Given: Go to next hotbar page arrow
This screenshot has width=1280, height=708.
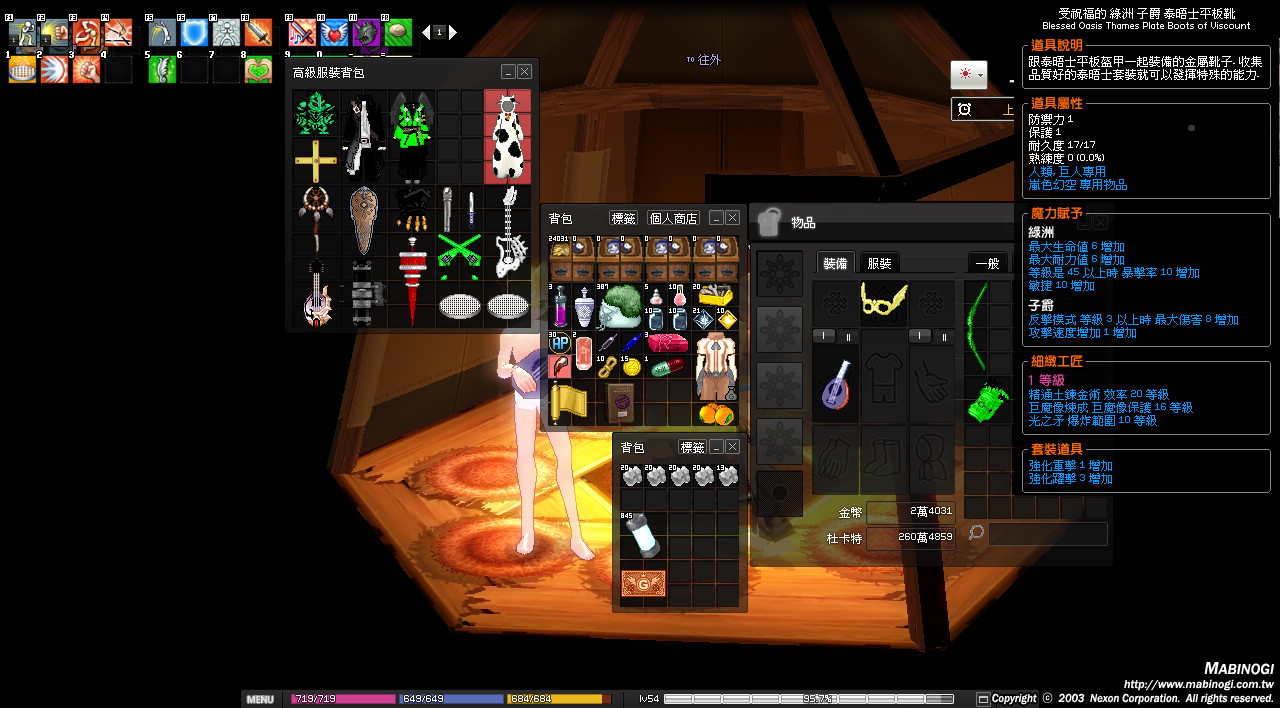Looking at the screenshot, I should (453, 33).
